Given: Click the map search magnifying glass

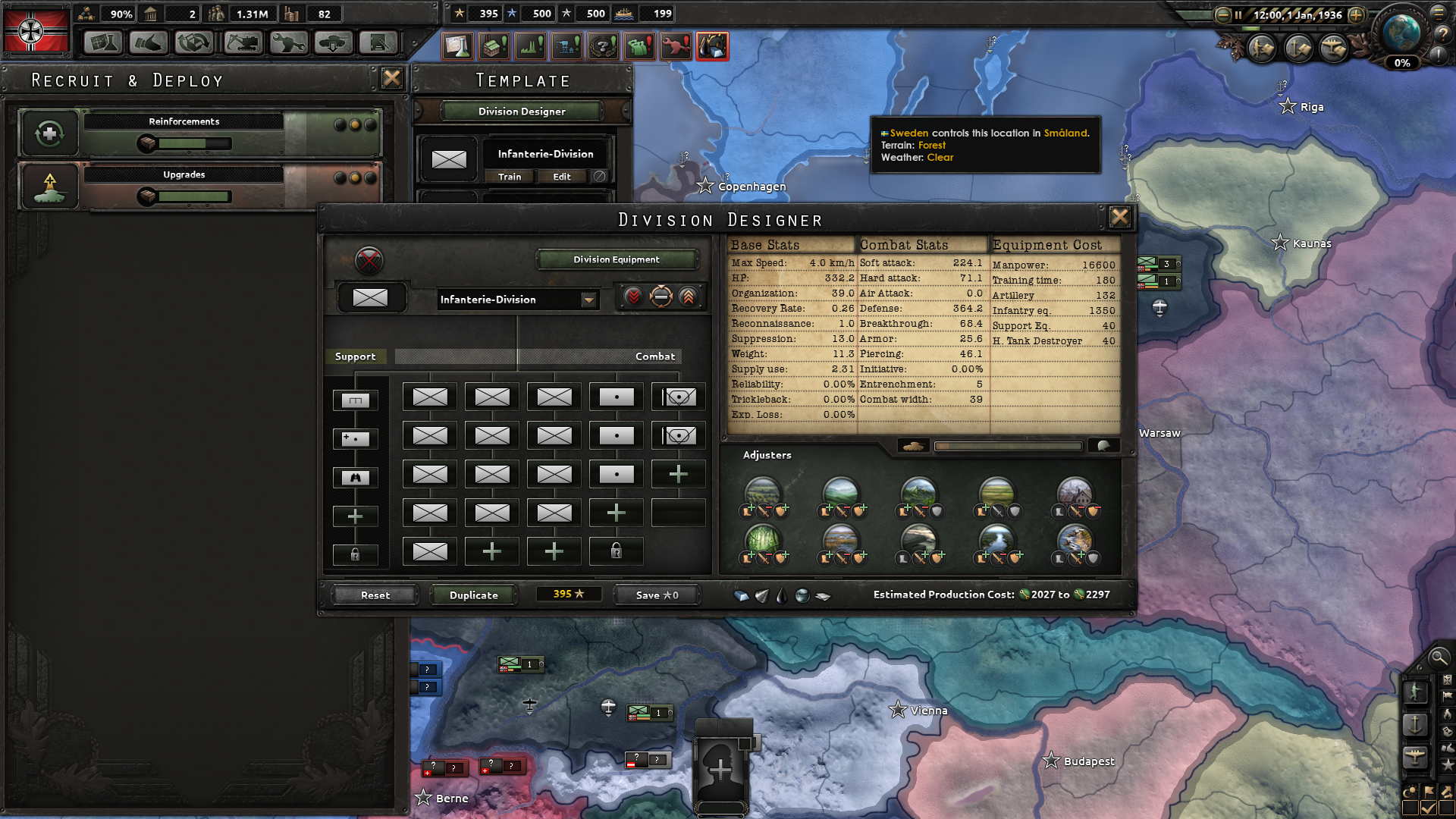Looking at the screenshot, I should point(1439,658).
